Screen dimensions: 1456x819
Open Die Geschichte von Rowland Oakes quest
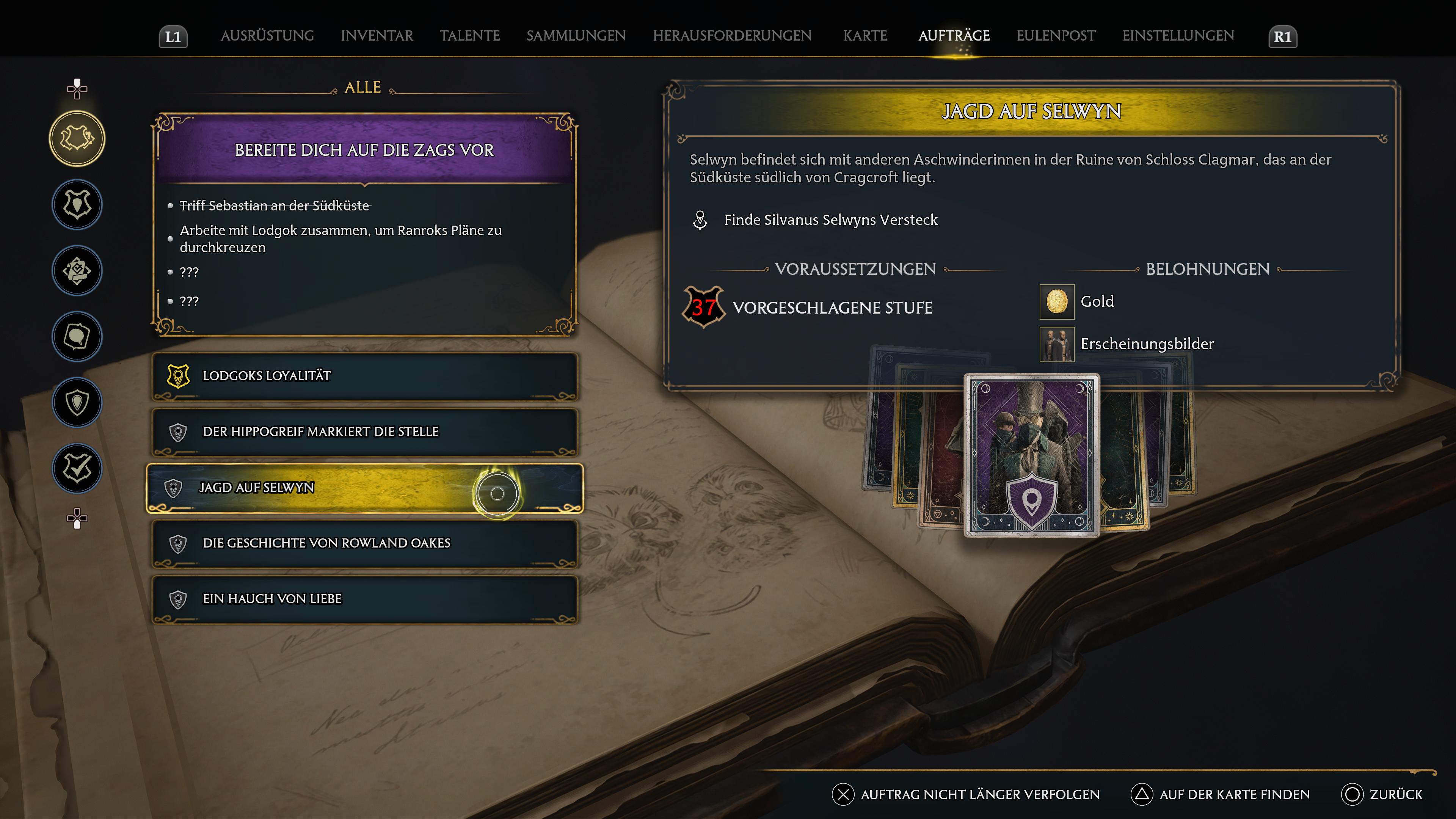(x=364, y=543)
